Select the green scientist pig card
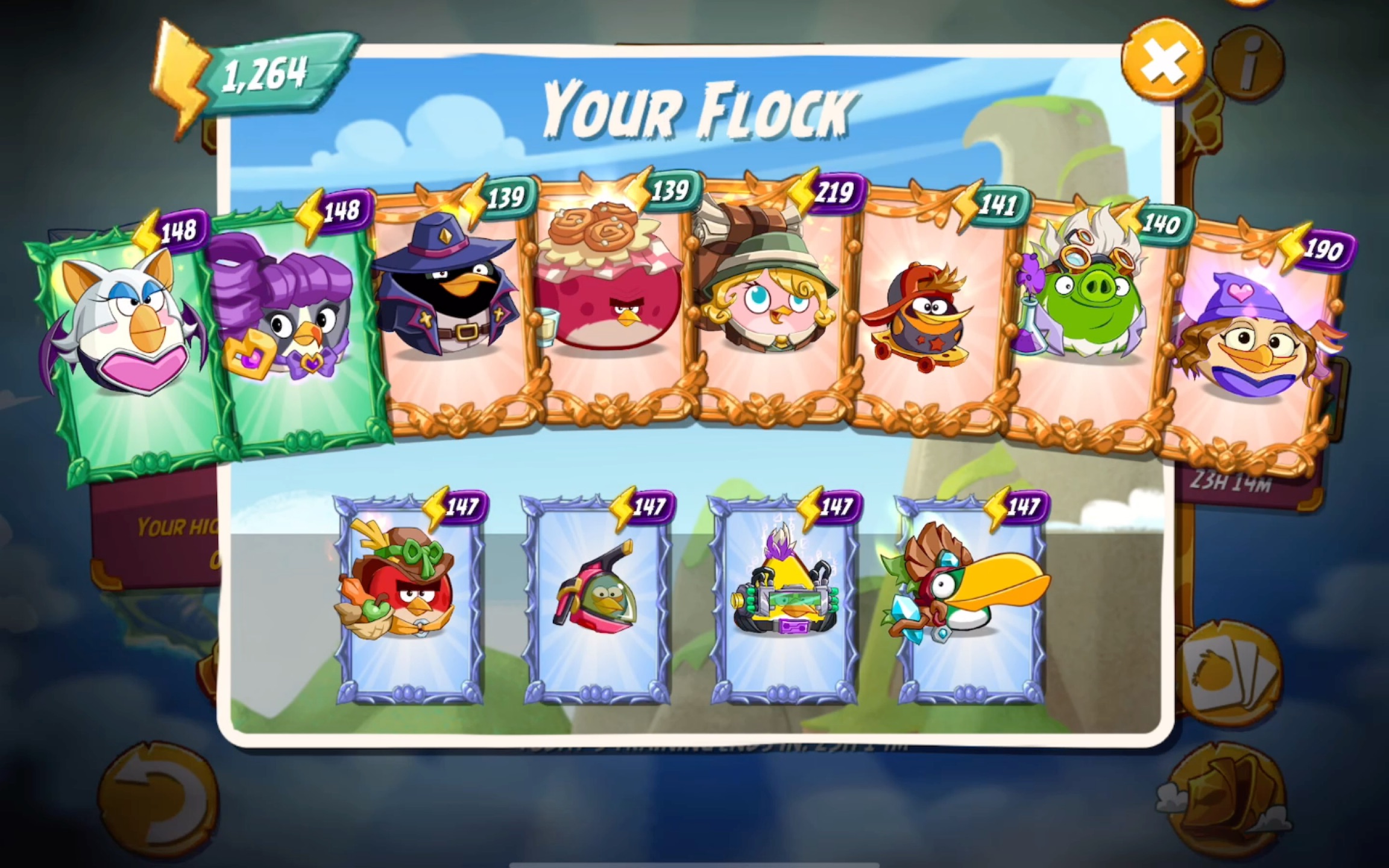The width and height of the screenshot is (1389, 868). tap(1085, 319)
